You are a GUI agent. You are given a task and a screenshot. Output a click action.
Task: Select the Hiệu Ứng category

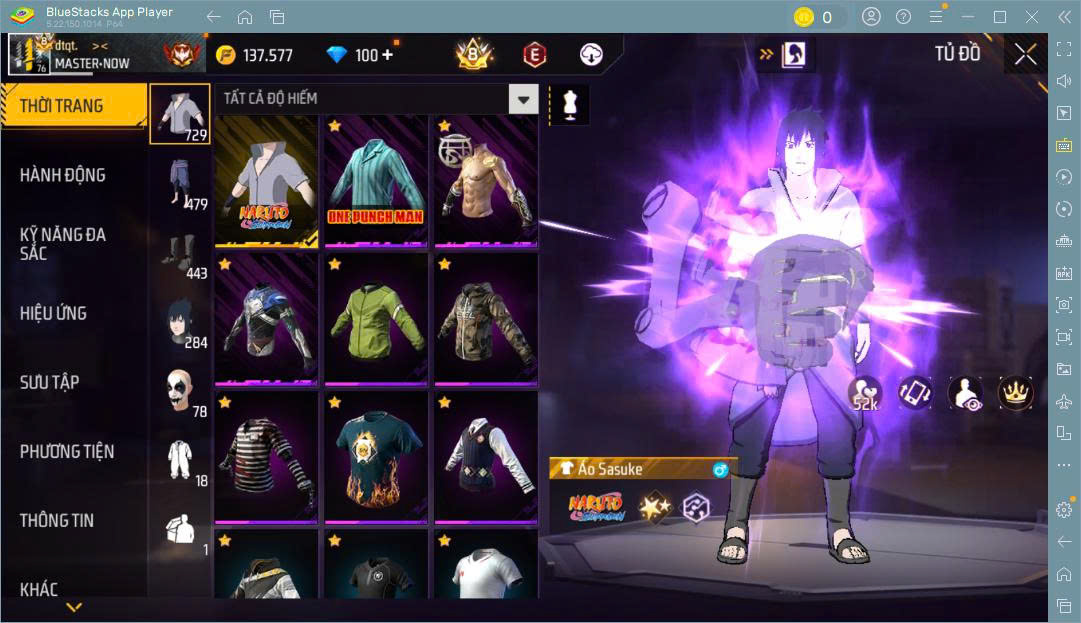54,313
